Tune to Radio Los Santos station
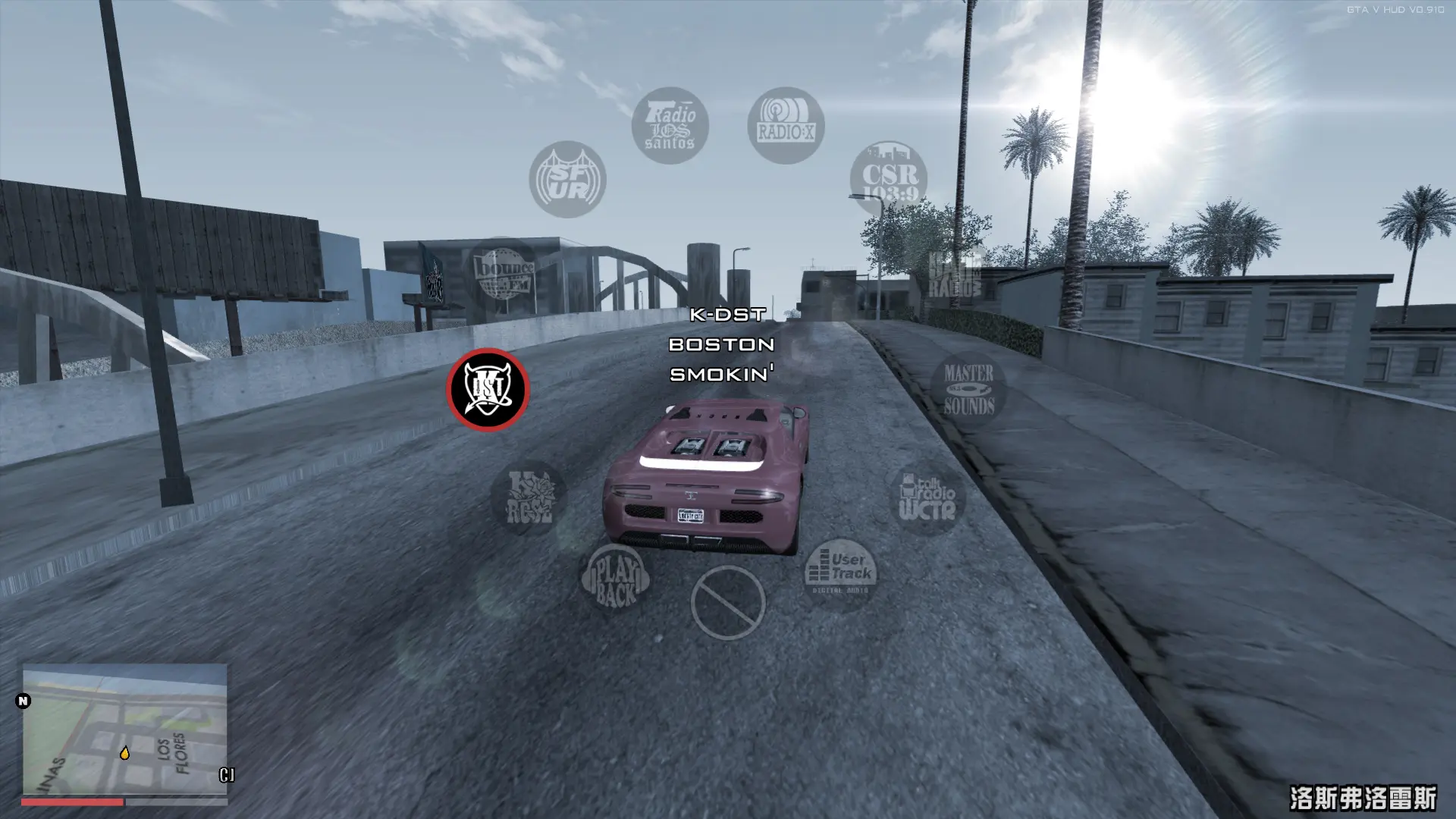Viewport: 1456px width, 819px height. [x=670, y=125]
